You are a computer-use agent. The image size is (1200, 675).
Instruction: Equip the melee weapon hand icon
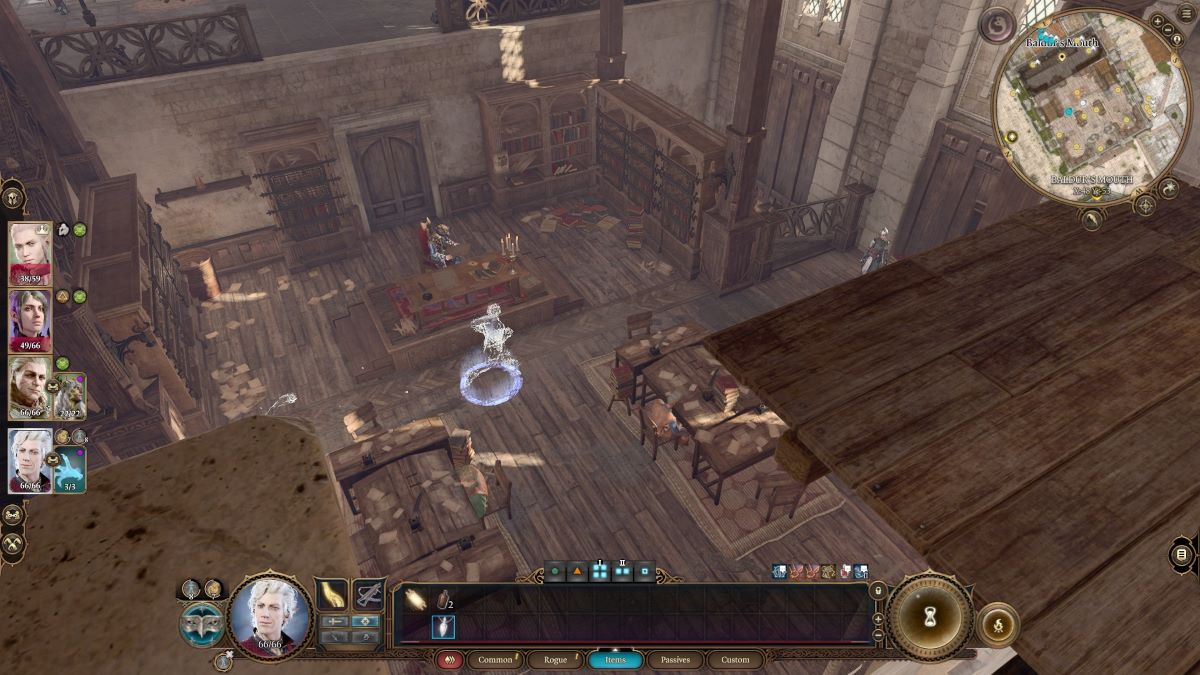333,595
